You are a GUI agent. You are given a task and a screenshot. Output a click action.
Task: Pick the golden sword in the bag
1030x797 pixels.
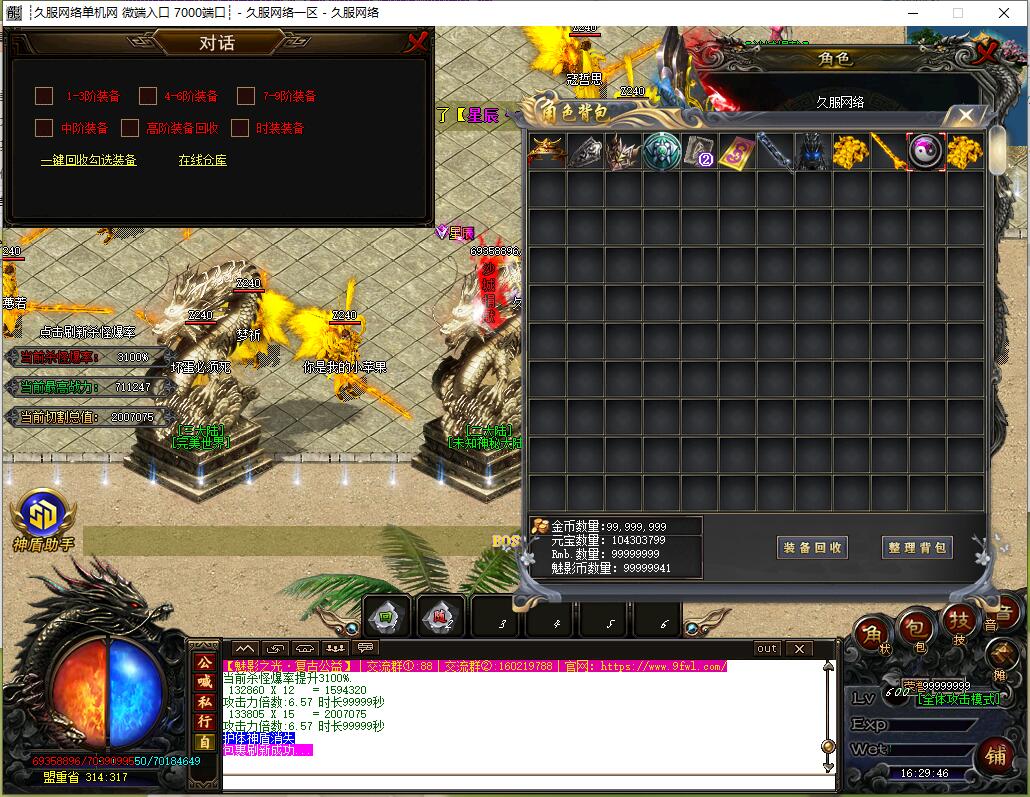tap(888, 151)
